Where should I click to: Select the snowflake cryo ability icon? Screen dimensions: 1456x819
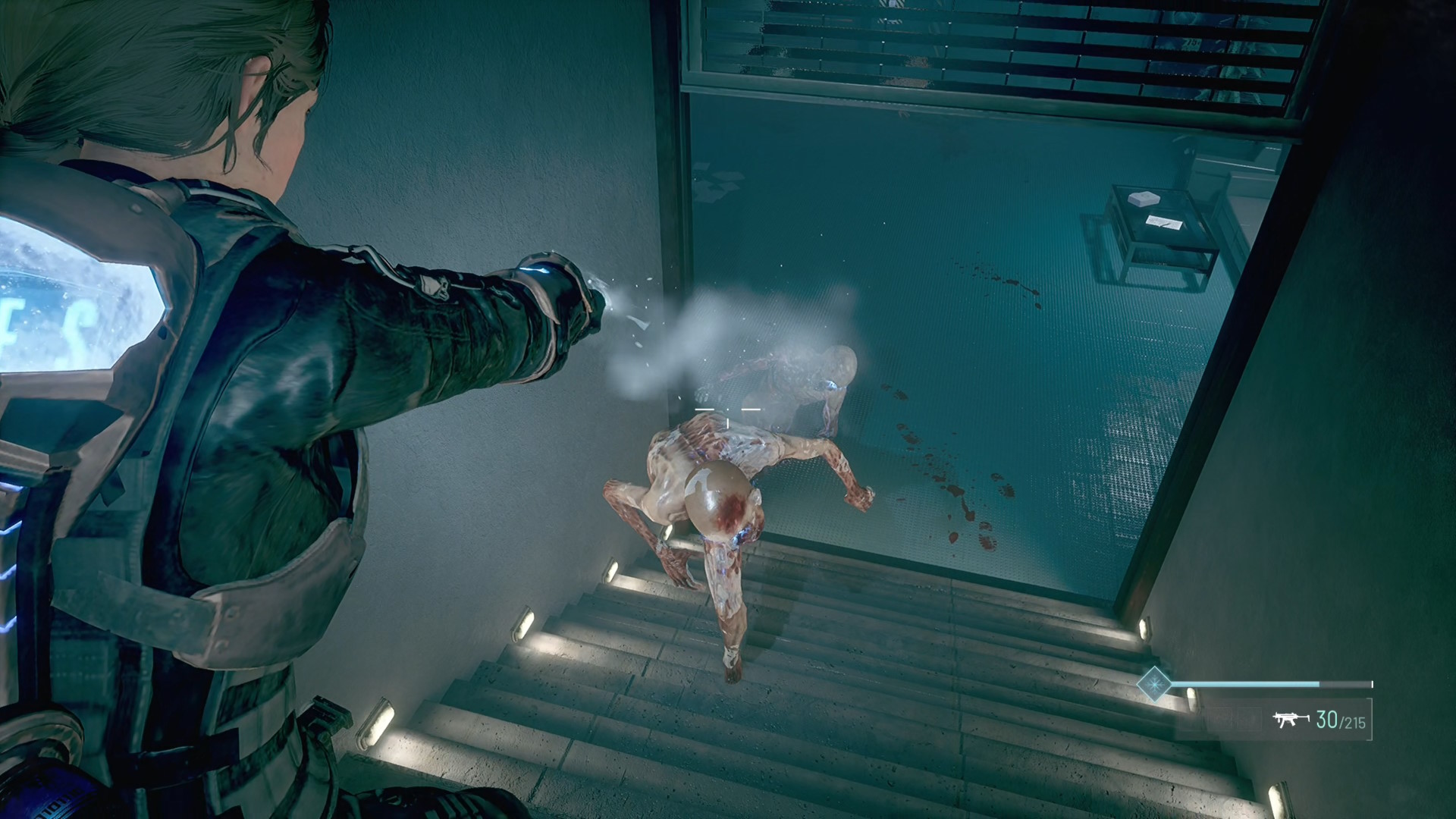click(x=1153, y=684)
